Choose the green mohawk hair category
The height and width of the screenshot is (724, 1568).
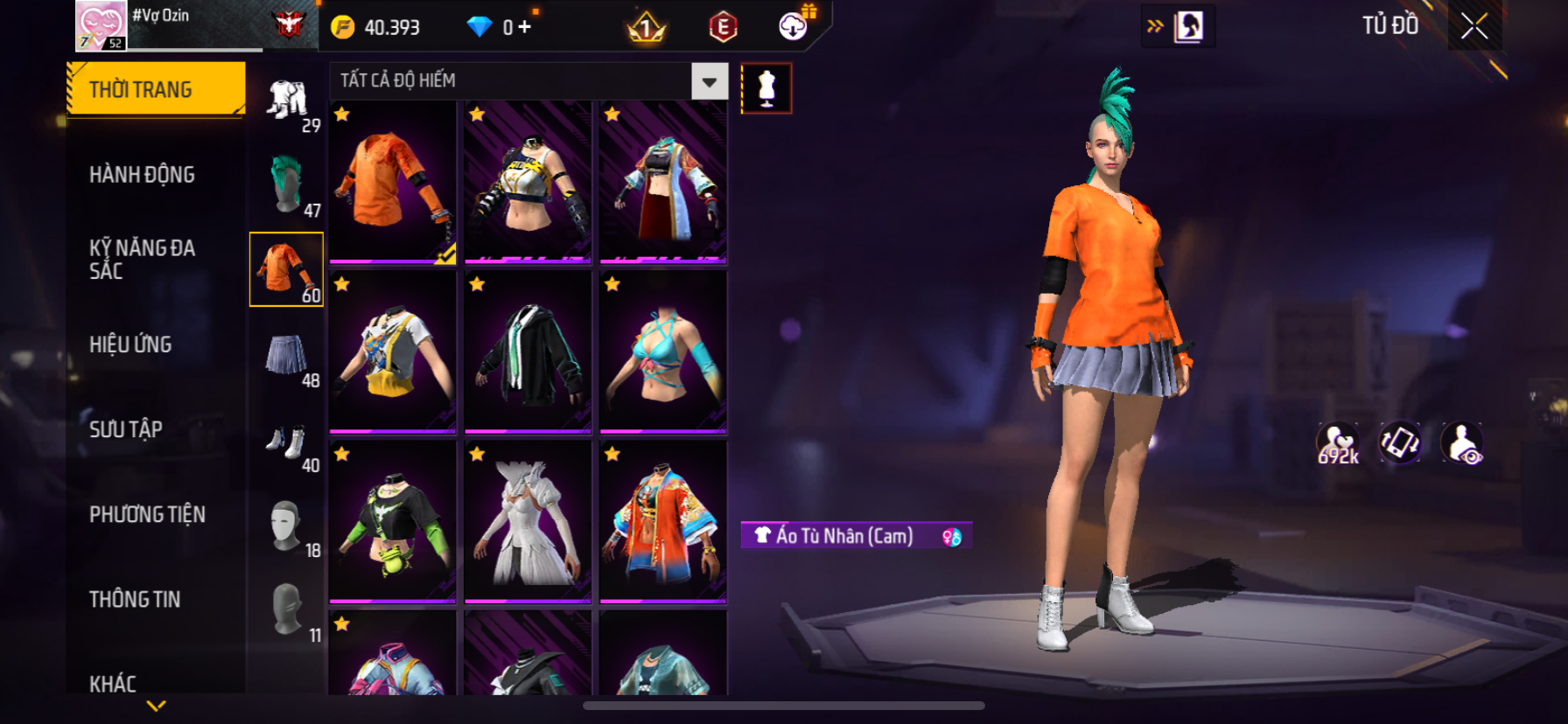[x=287, y=184]
